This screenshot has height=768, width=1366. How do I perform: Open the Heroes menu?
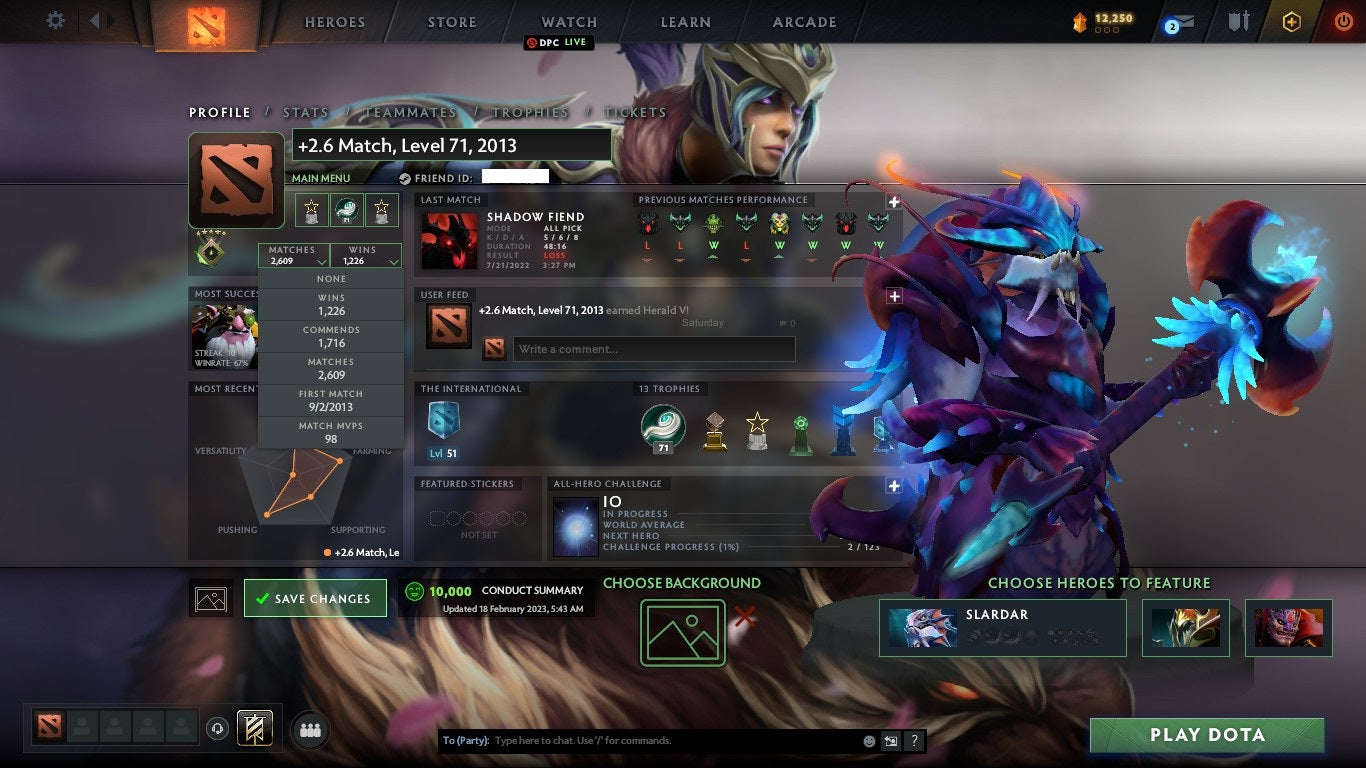[x=335, y=22]
